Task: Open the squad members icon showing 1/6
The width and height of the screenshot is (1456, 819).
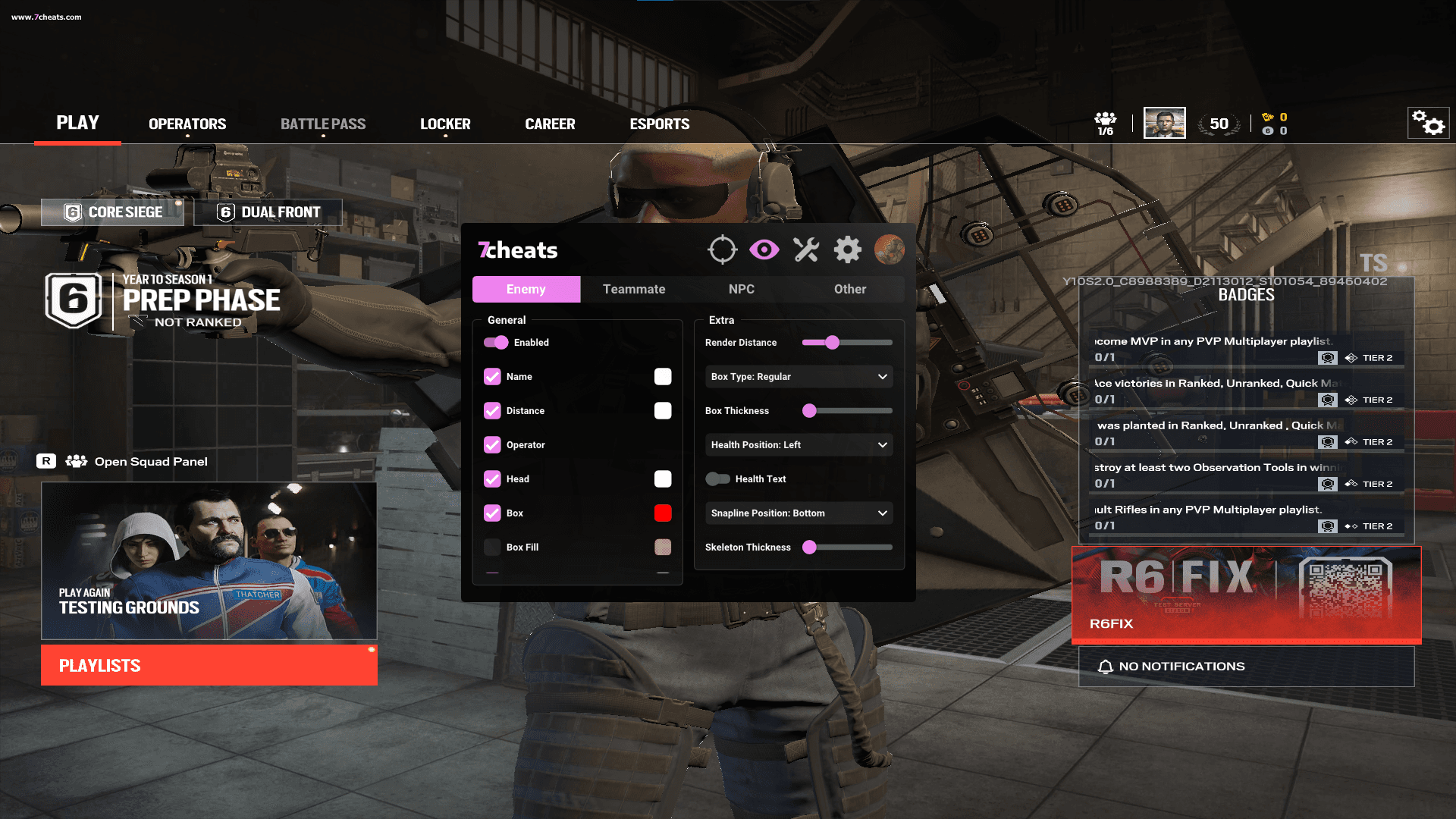Action: tap(1105, 123)
